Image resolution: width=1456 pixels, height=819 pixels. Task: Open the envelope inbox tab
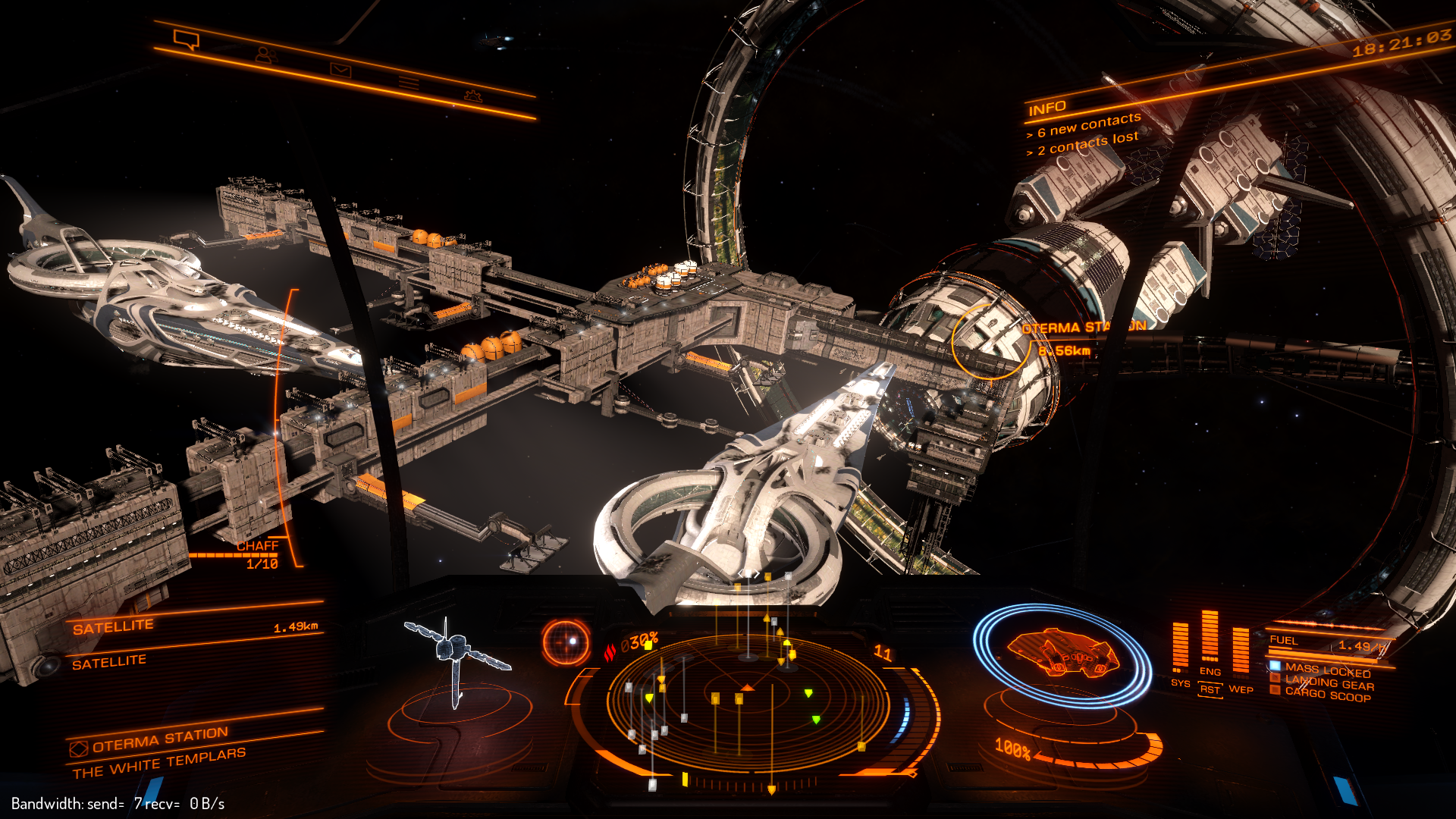click(x=340, y=70)
